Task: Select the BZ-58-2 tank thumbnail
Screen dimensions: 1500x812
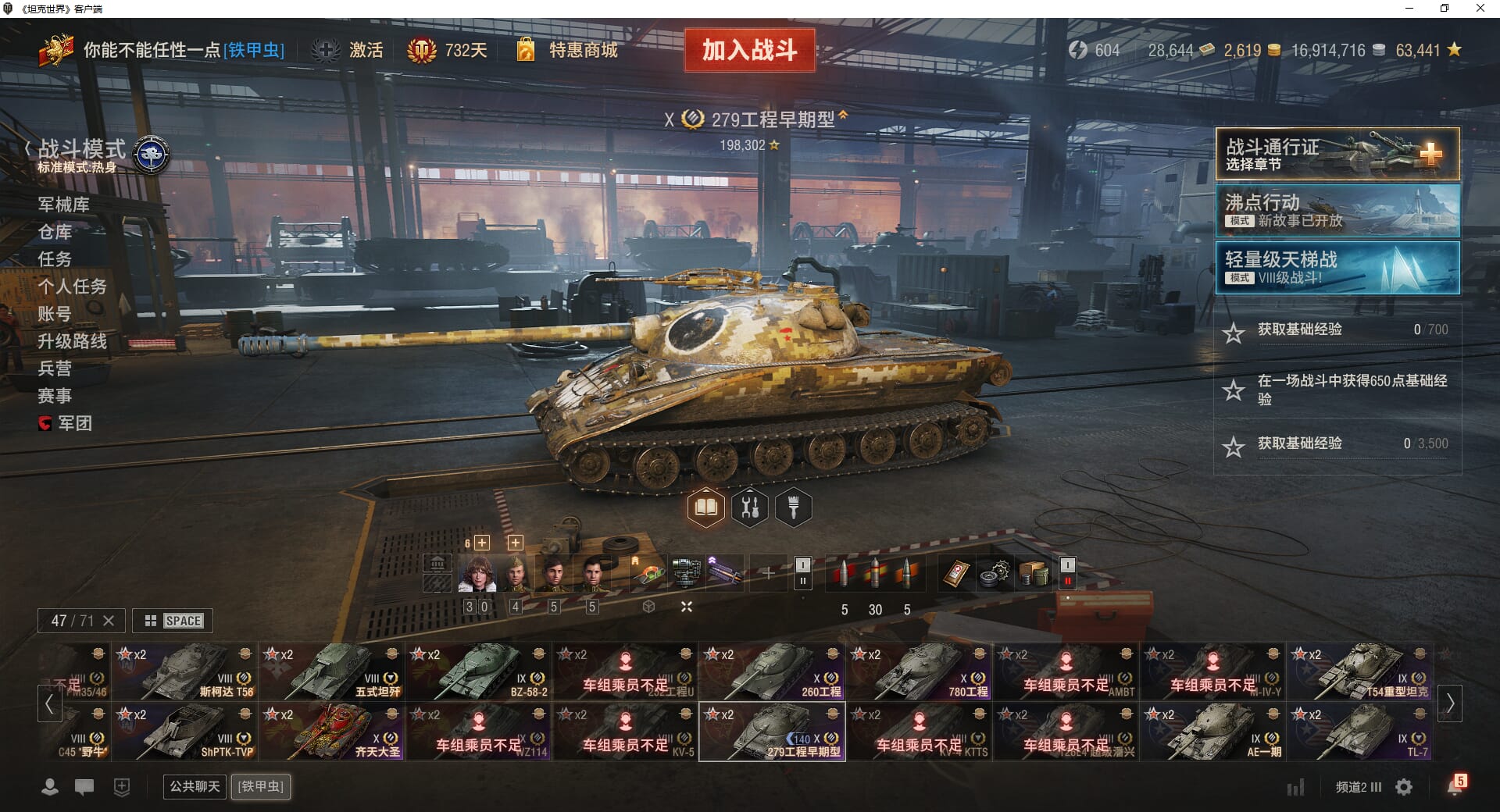Action: (x=478, y=671)
